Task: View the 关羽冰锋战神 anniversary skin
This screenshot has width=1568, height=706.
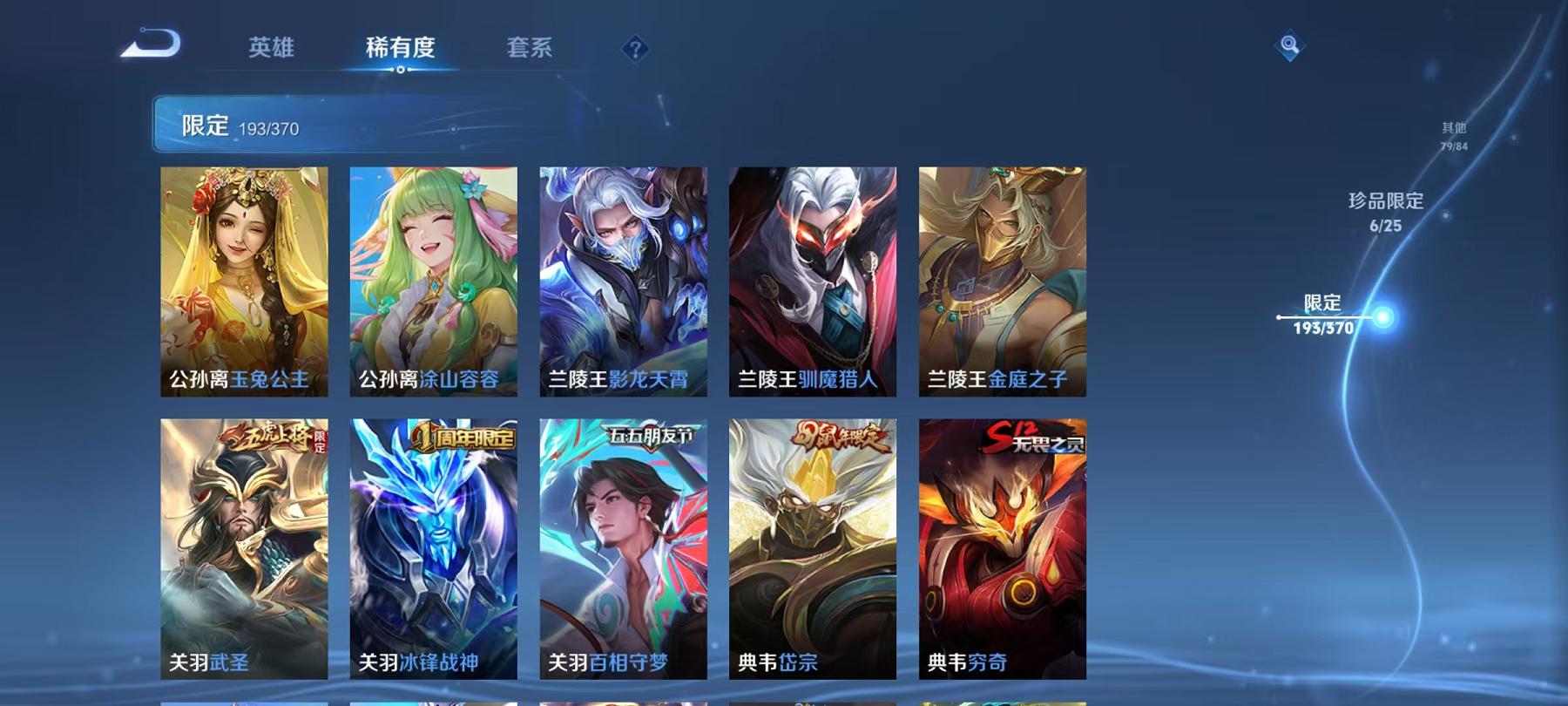Action: pos(436,549)
